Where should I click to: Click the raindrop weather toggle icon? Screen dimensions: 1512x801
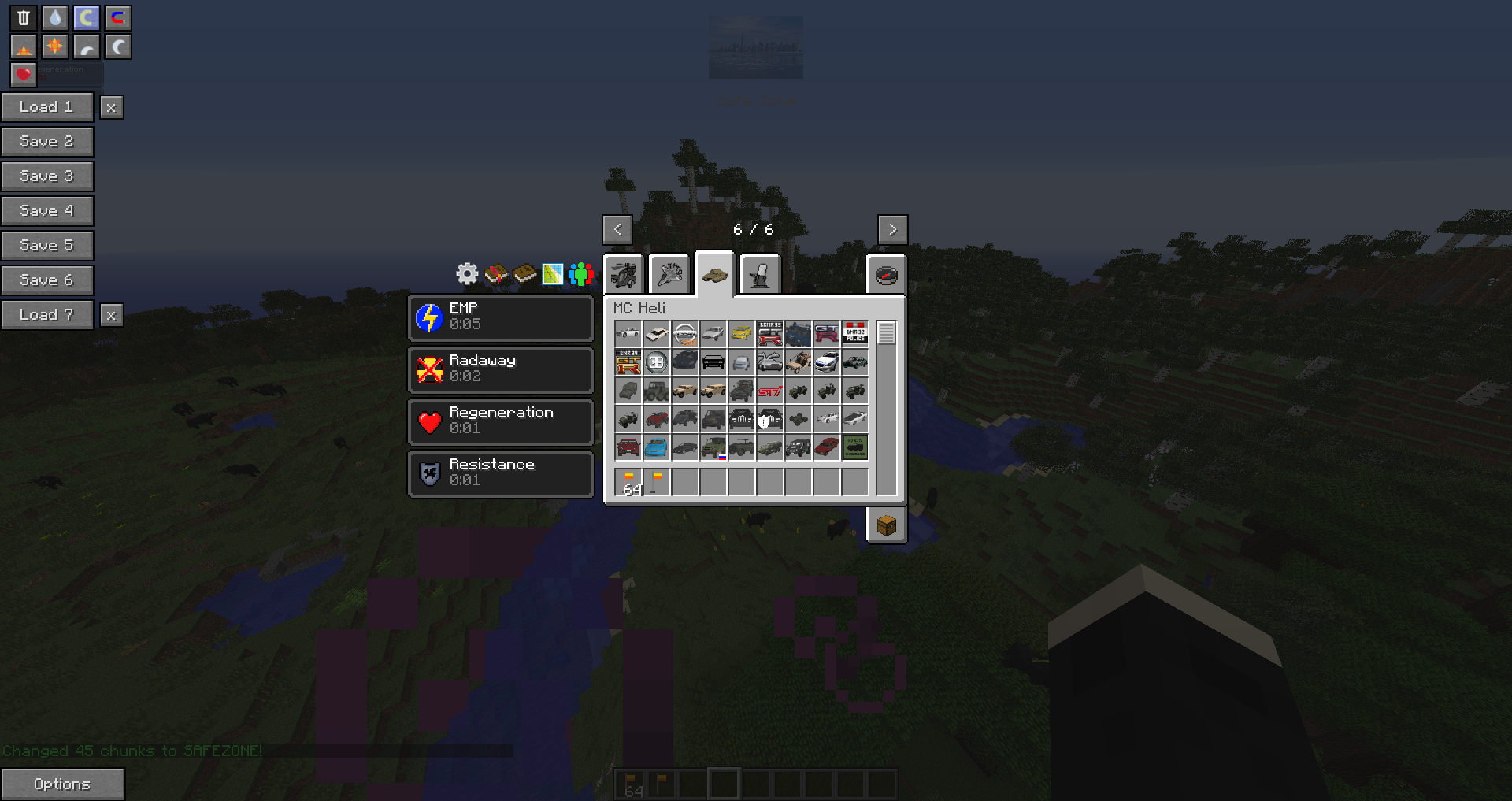point(54,17)
